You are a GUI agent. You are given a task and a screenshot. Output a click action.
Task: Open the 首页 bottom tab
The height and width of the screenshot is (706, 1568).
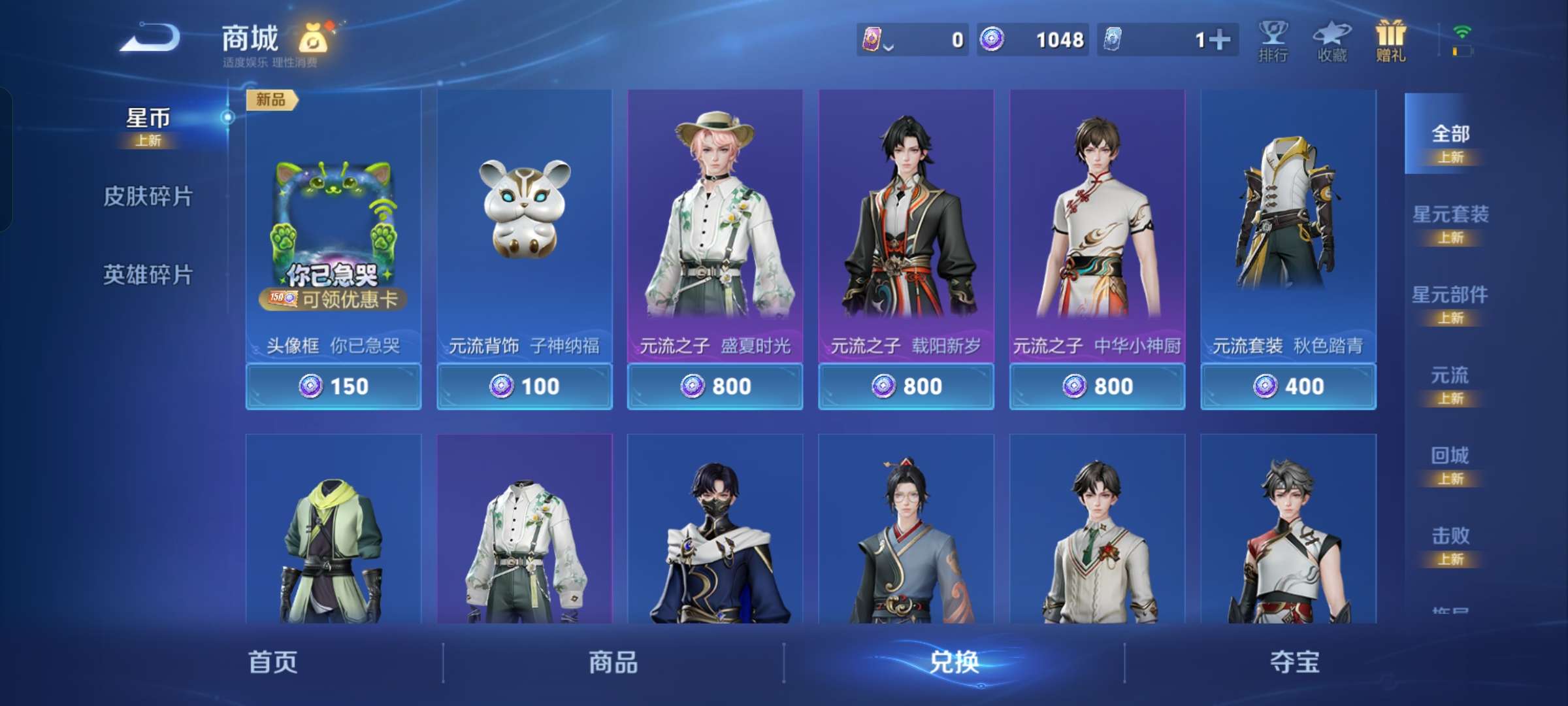[274, 662]
